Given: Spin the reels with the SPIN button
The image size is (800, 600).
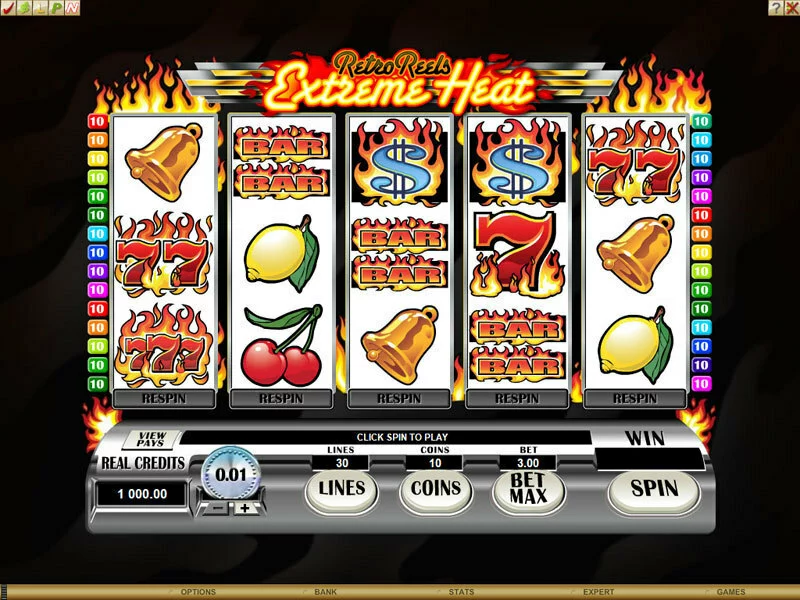Looking at the screenshot, I should point(653,490).
